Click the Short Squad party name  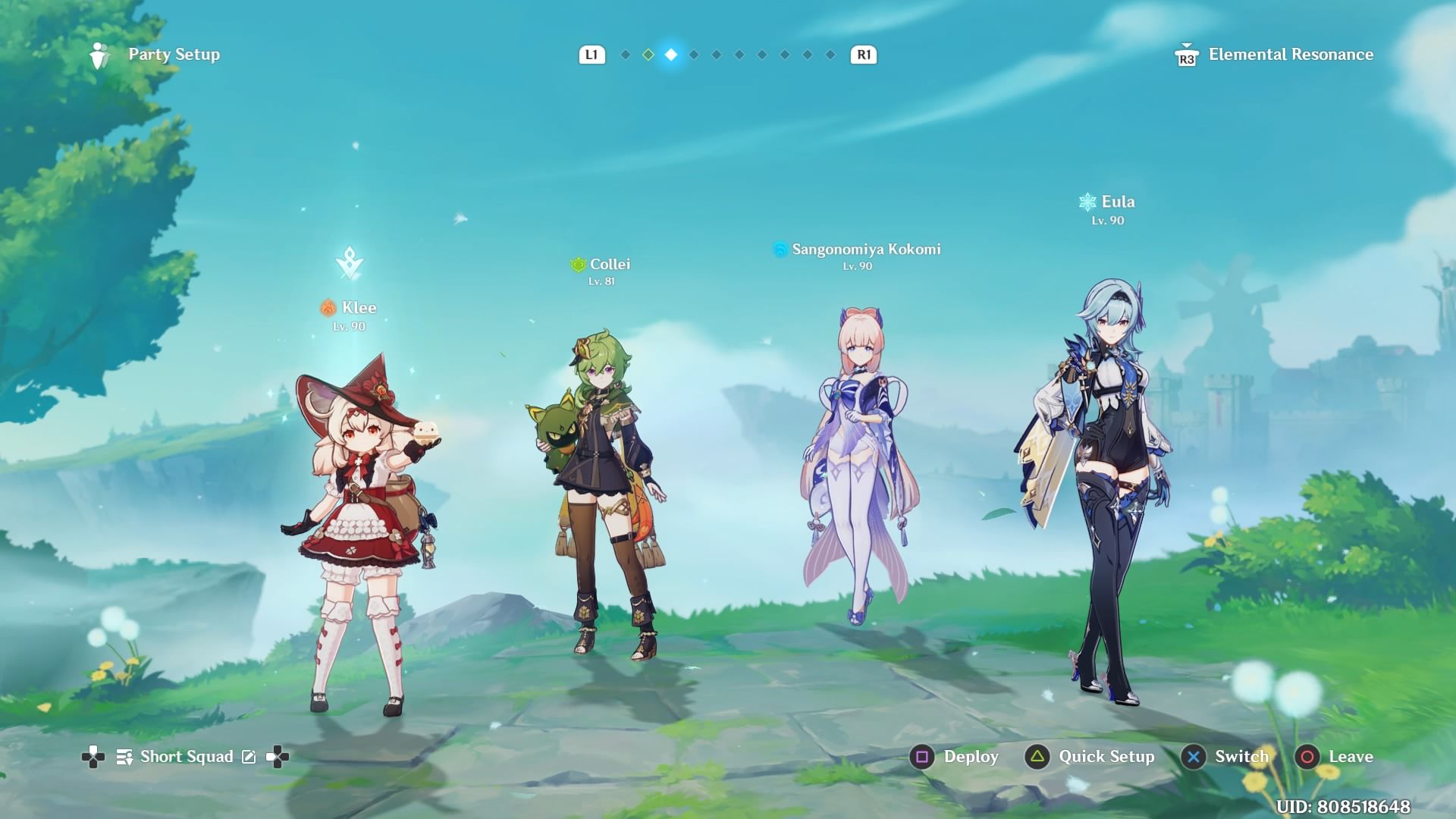click(x=186, y=756)
